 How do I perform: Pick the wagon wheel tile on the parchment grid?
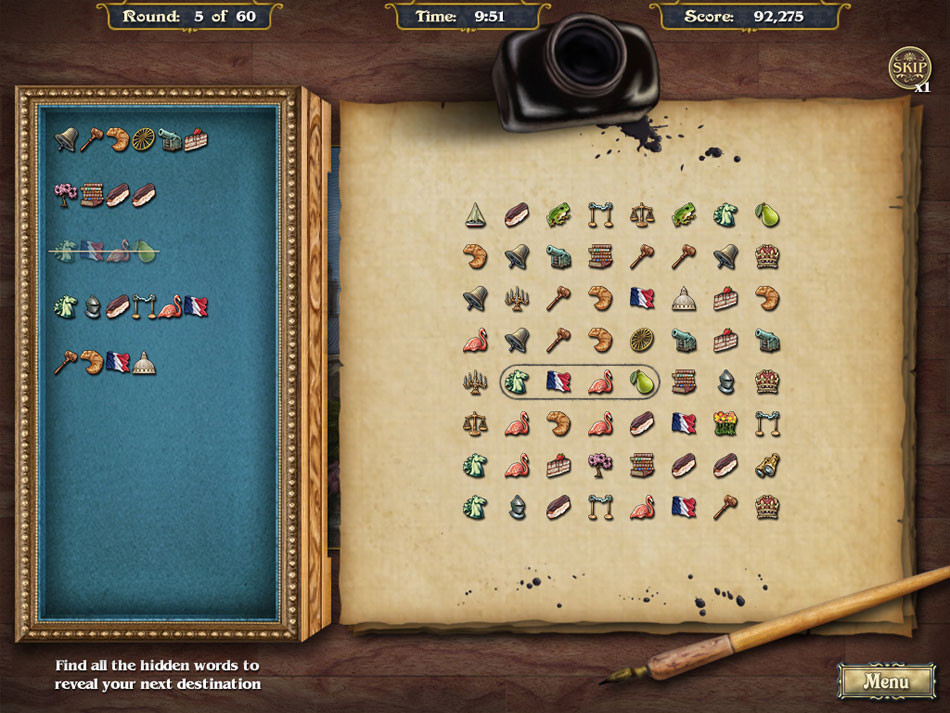click(642, 339)
